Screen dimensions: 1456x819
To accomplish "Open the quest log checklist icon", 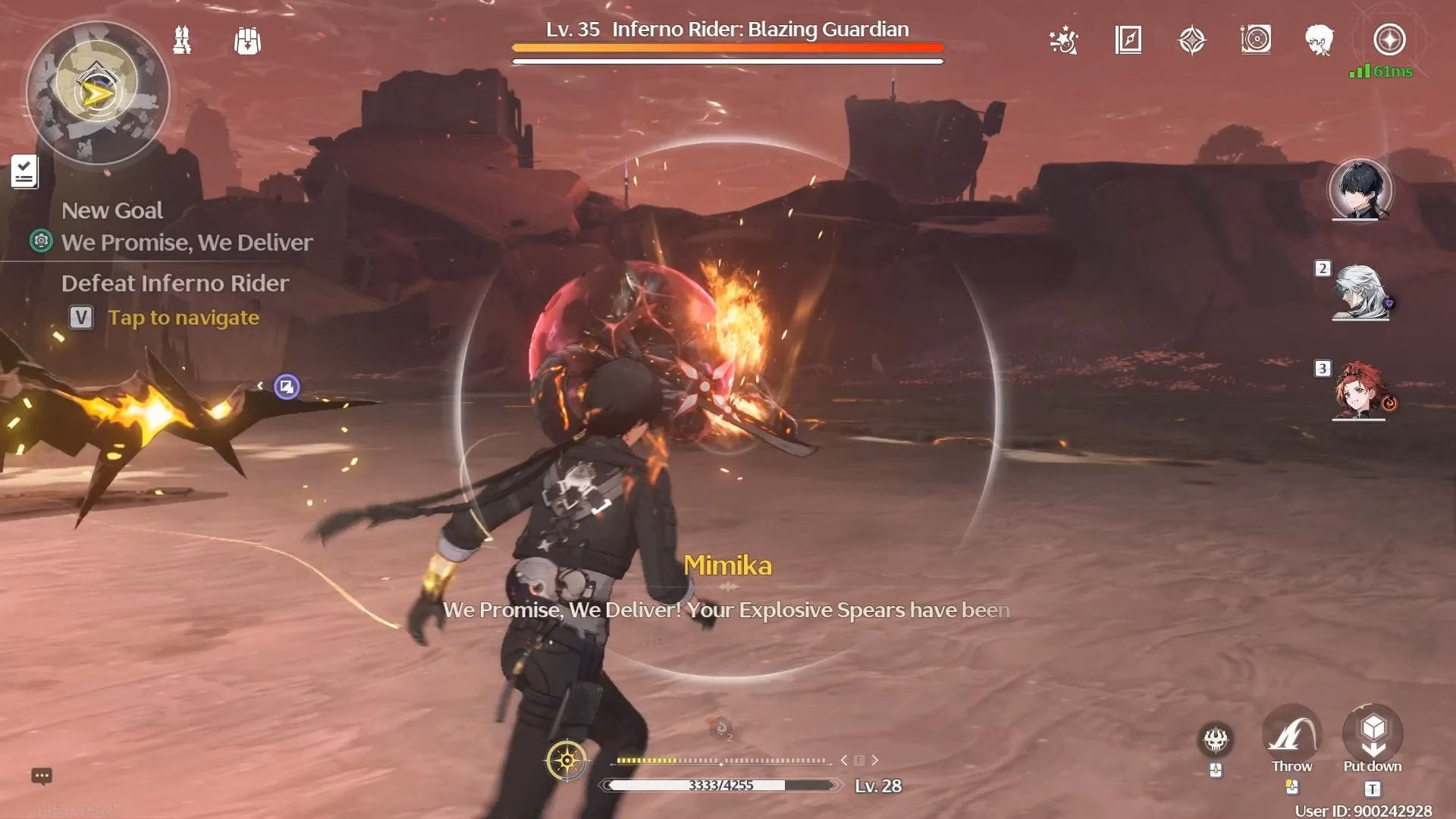I will tap(24, 171).
